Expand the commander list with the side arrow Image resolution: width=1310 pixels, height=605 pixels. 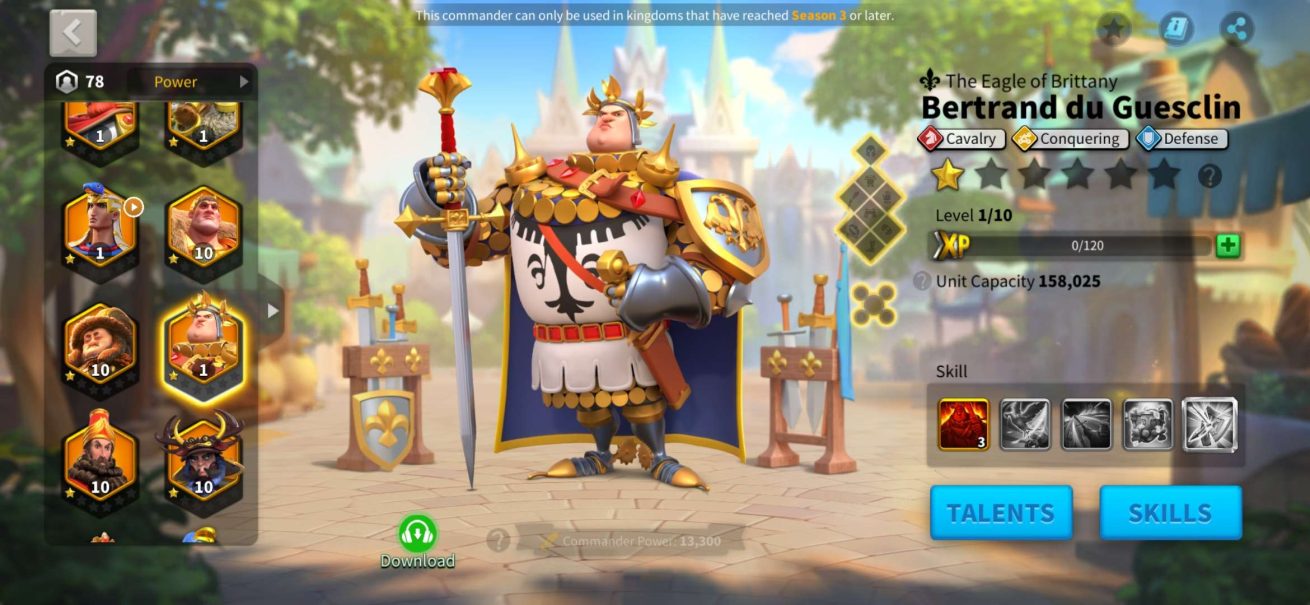(x=273, y=311)
